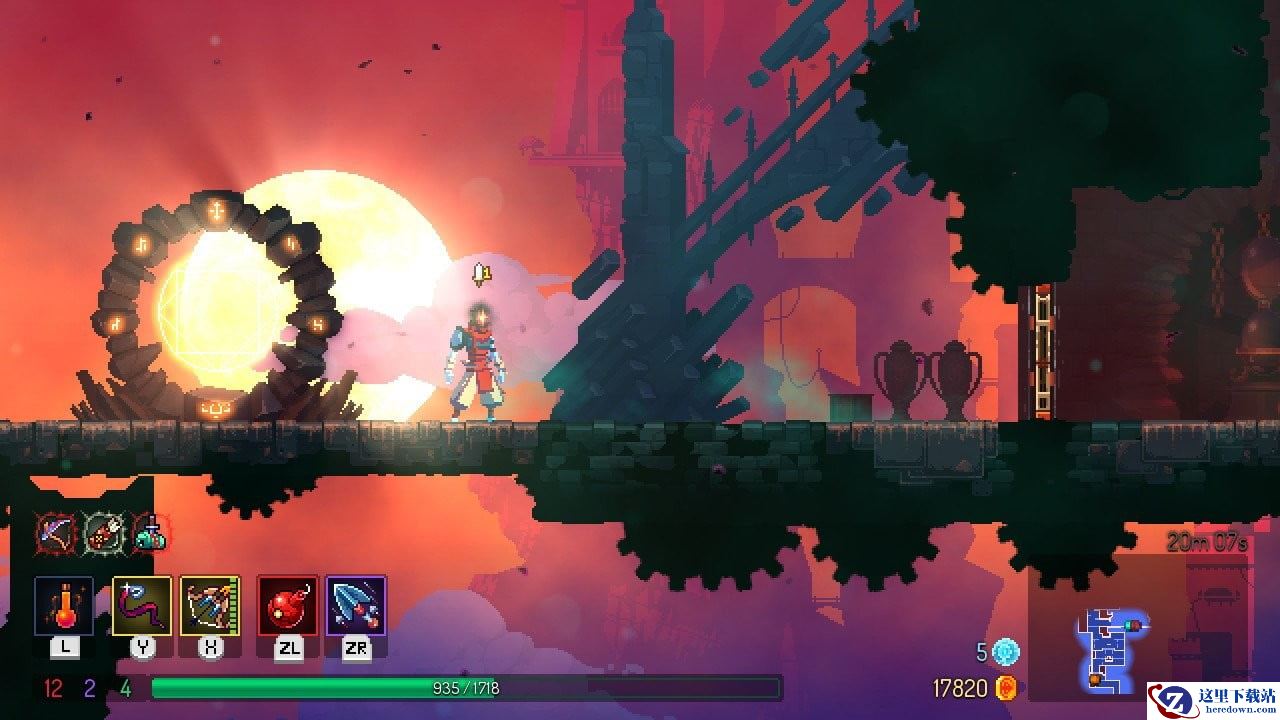Inspect the sword-in-slime mutation icon
This screenshot has width=1280, height=720.
[x=151, y=532]
